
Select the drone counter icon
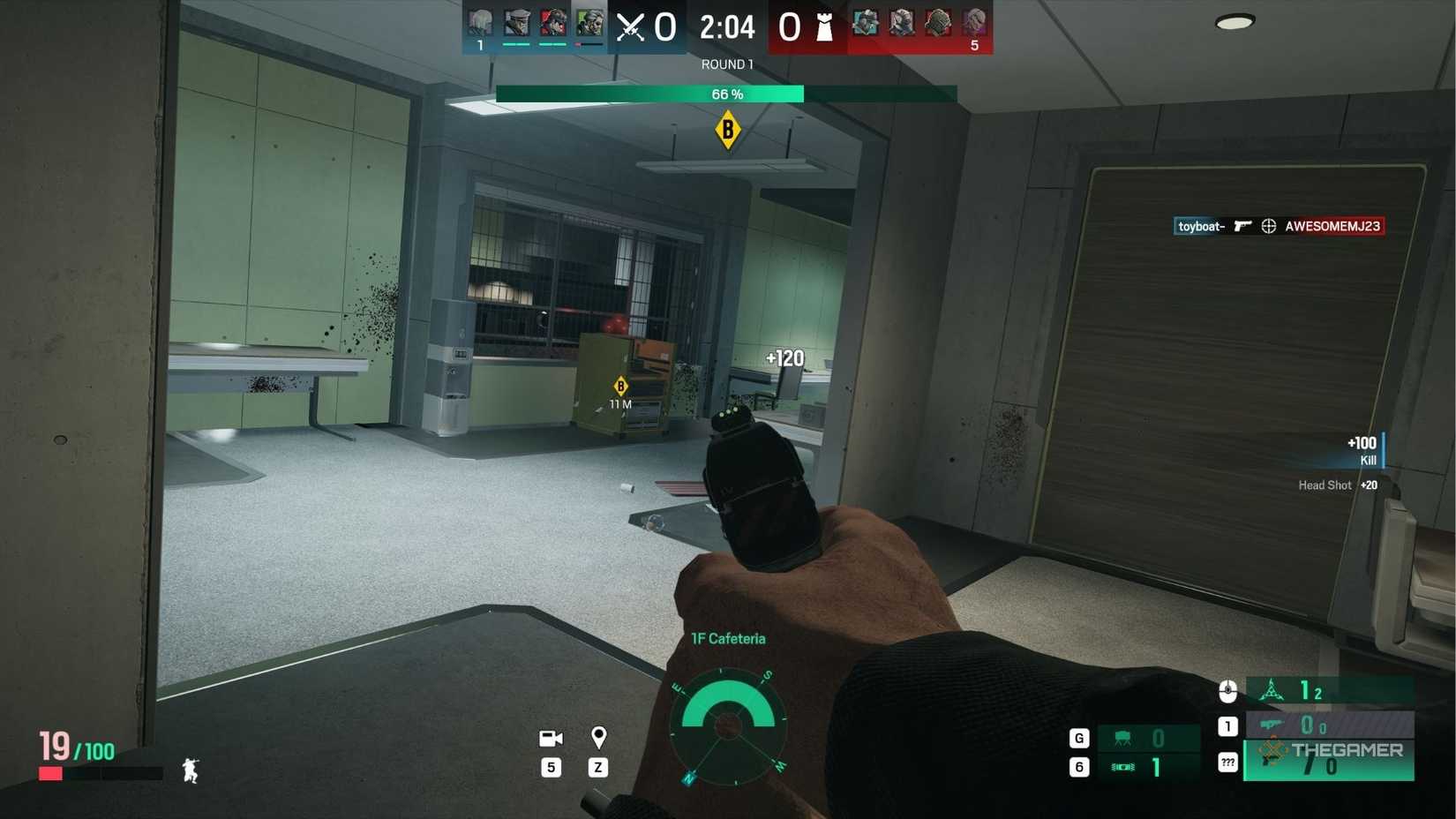pyautogui.click(x=1272, y=690)
